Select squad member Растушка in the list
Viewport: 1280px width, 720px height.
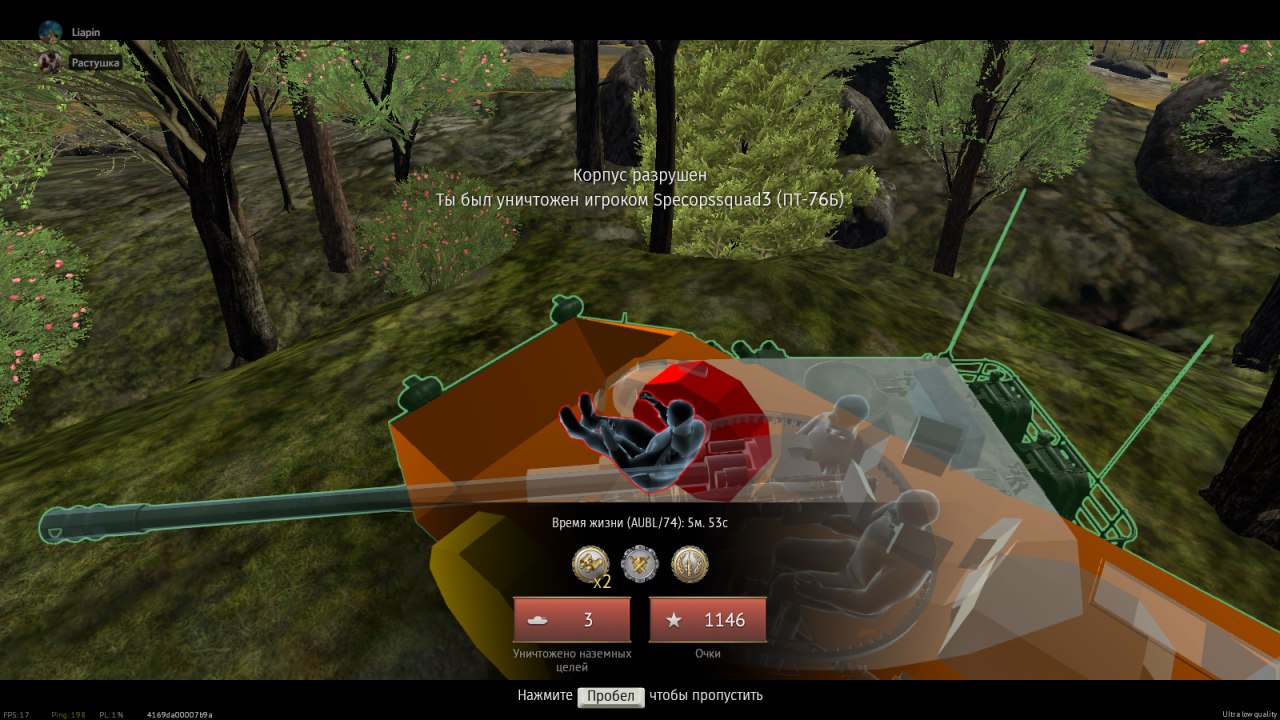tap(95, 63)
